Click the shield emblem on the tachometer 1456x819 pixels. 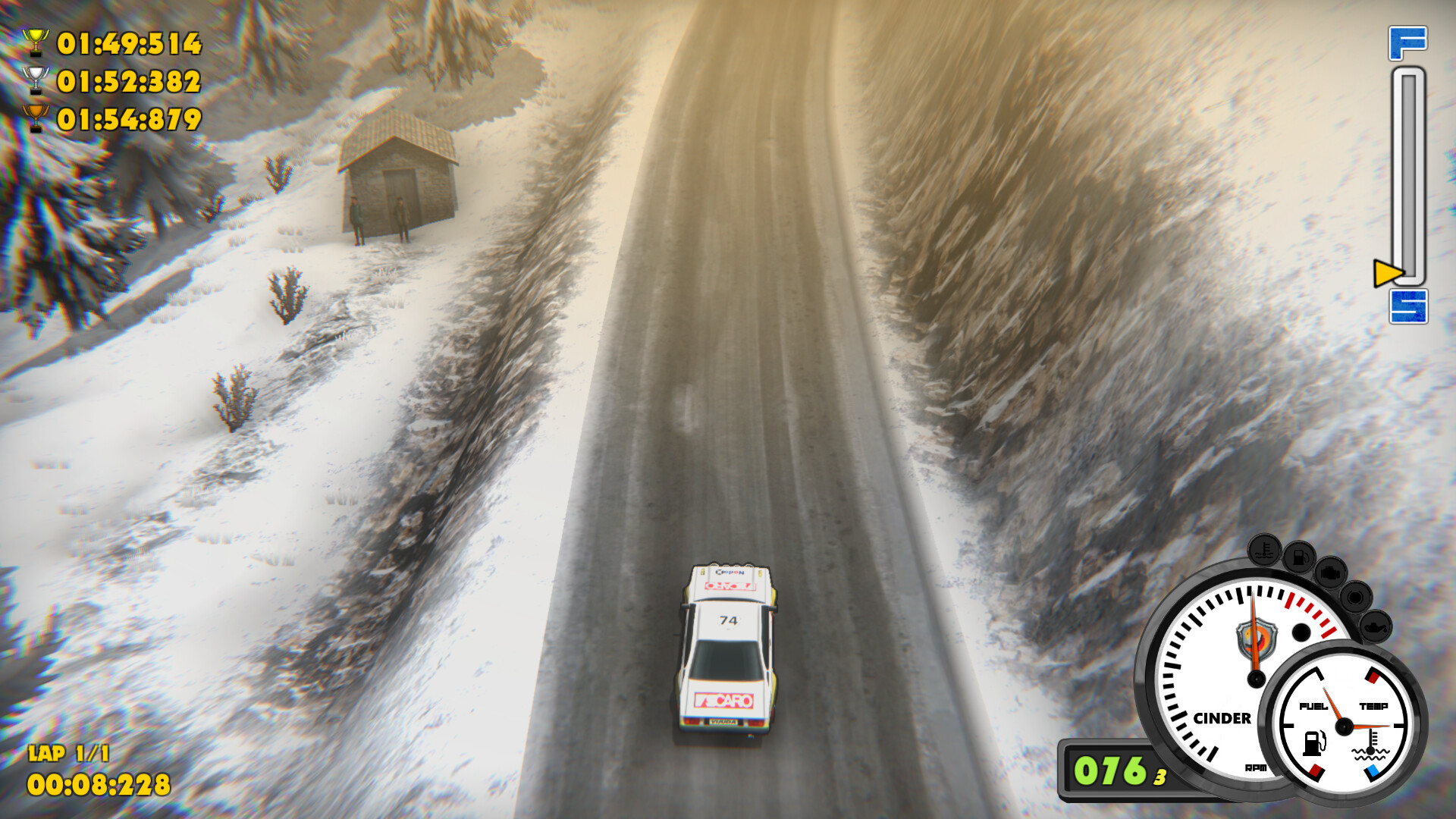click(1257, 639)
